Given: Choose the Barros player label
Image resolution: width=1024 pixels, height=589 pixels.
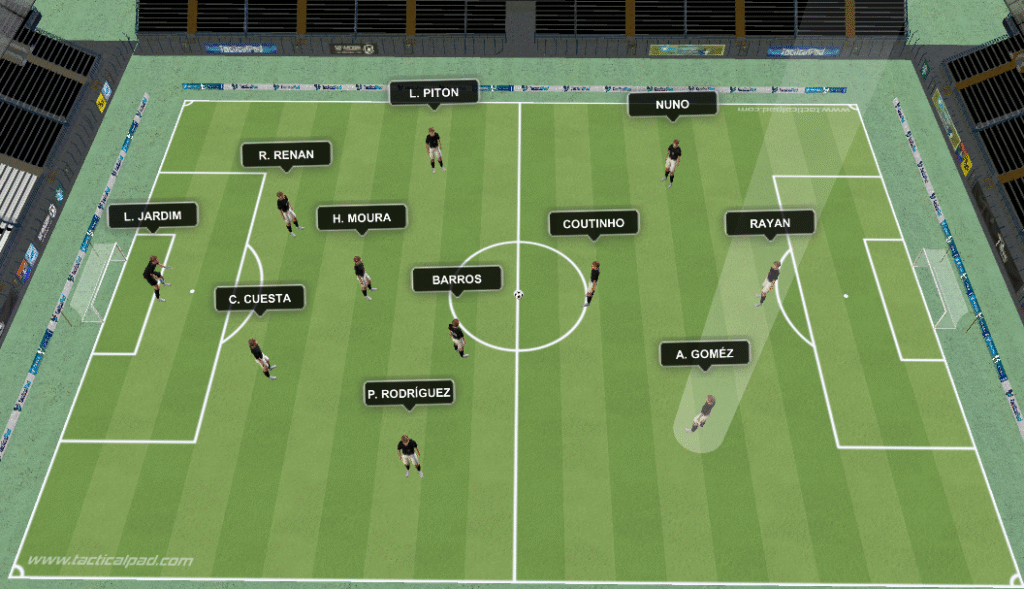Looking at the screenshot, I should tap(457, 280).
